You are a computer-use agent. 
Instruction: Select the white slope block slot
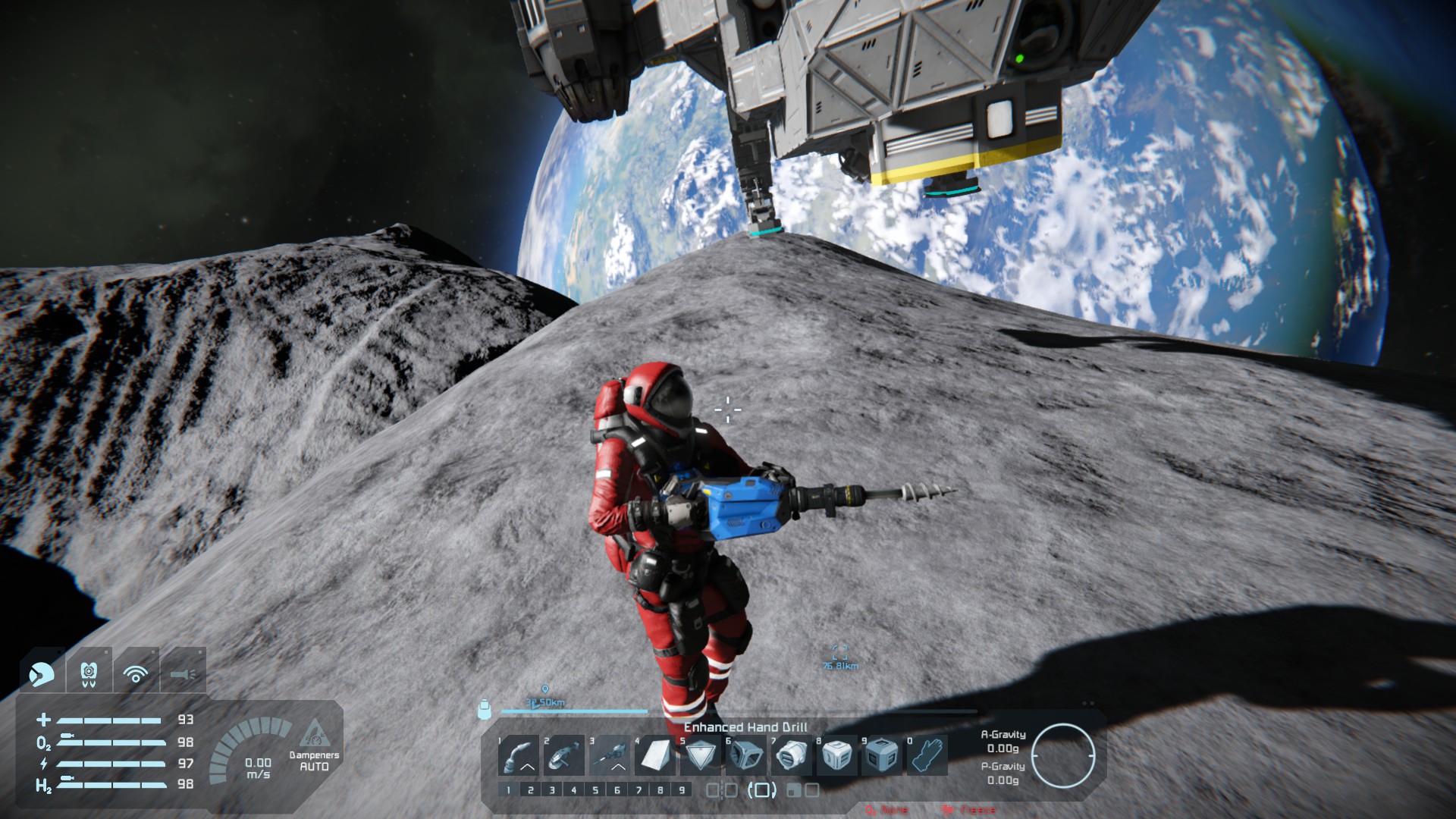pyautogui.click(x=655, y=755)
